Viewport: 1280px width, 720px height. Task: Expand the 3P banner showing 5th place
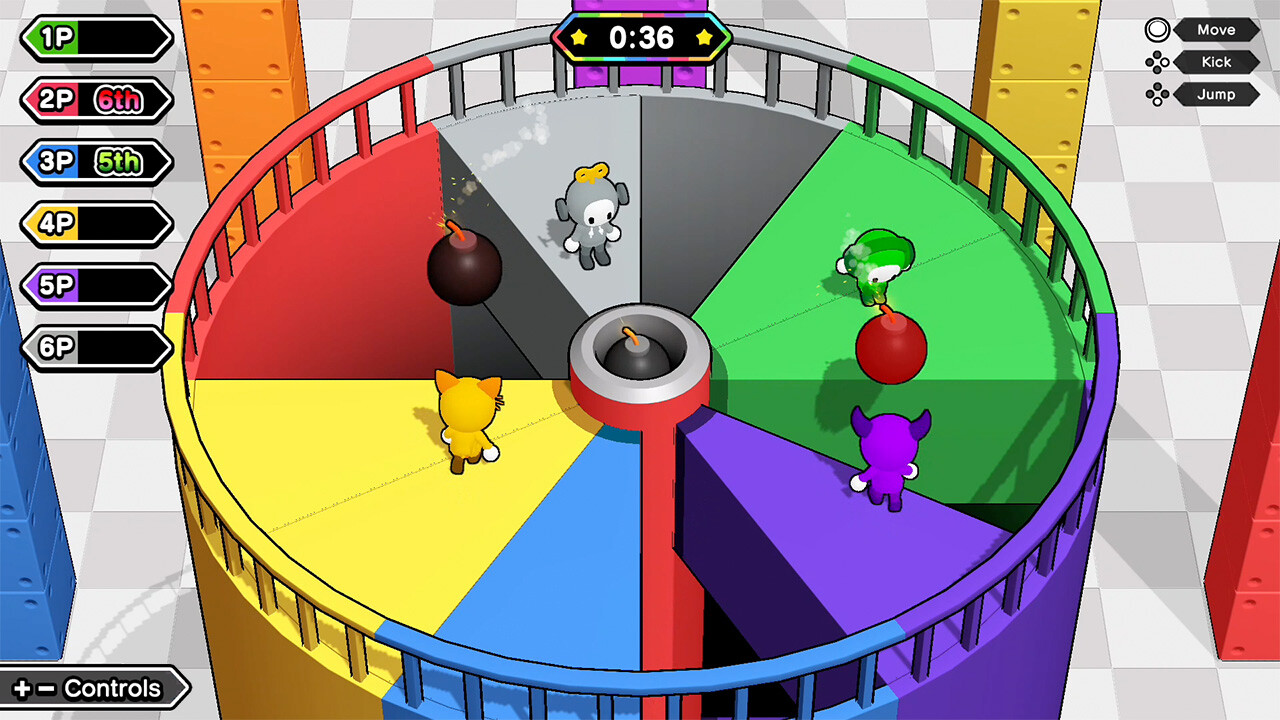(x=93, y=162)
